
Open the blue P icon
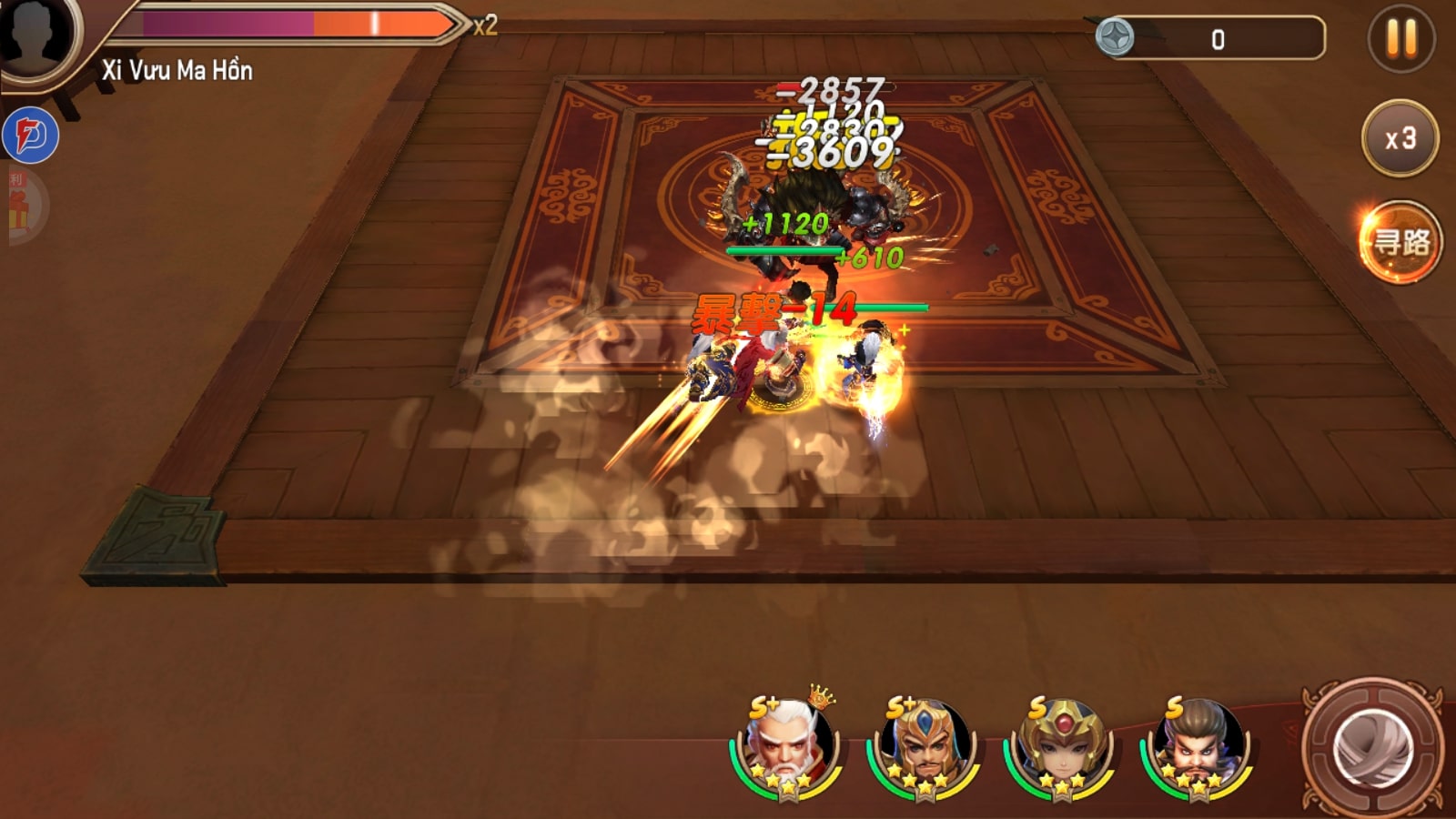[x=31, y=136]
